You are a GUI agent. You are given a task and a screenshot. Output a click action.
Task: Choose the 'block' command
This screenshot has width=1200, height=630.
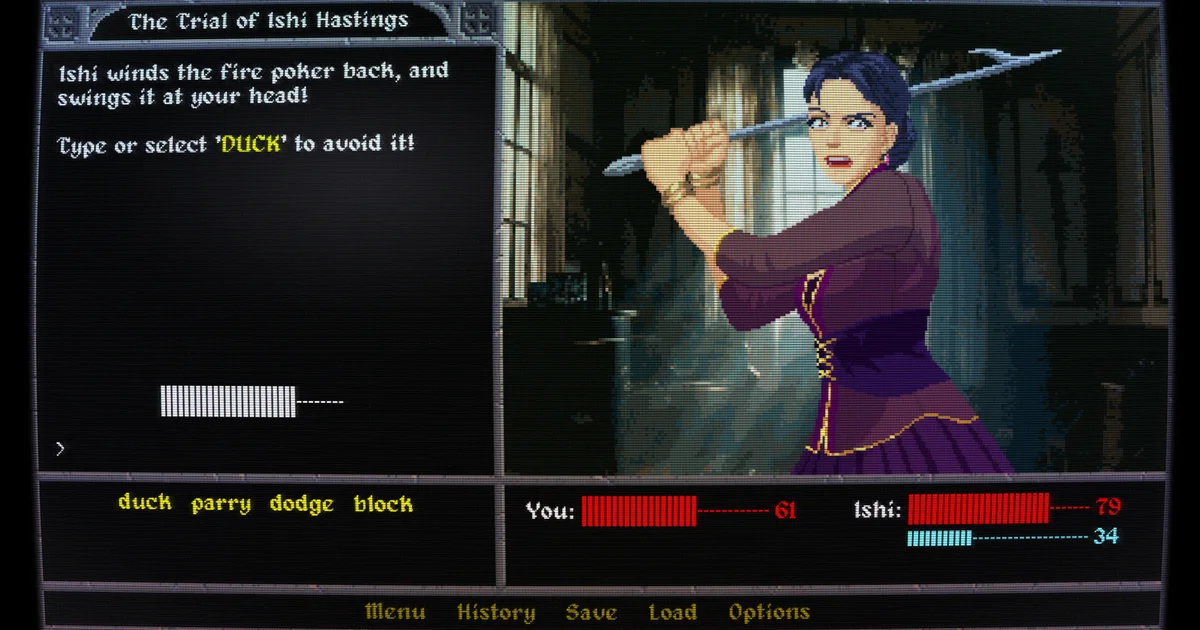click(x=383, y=504)
